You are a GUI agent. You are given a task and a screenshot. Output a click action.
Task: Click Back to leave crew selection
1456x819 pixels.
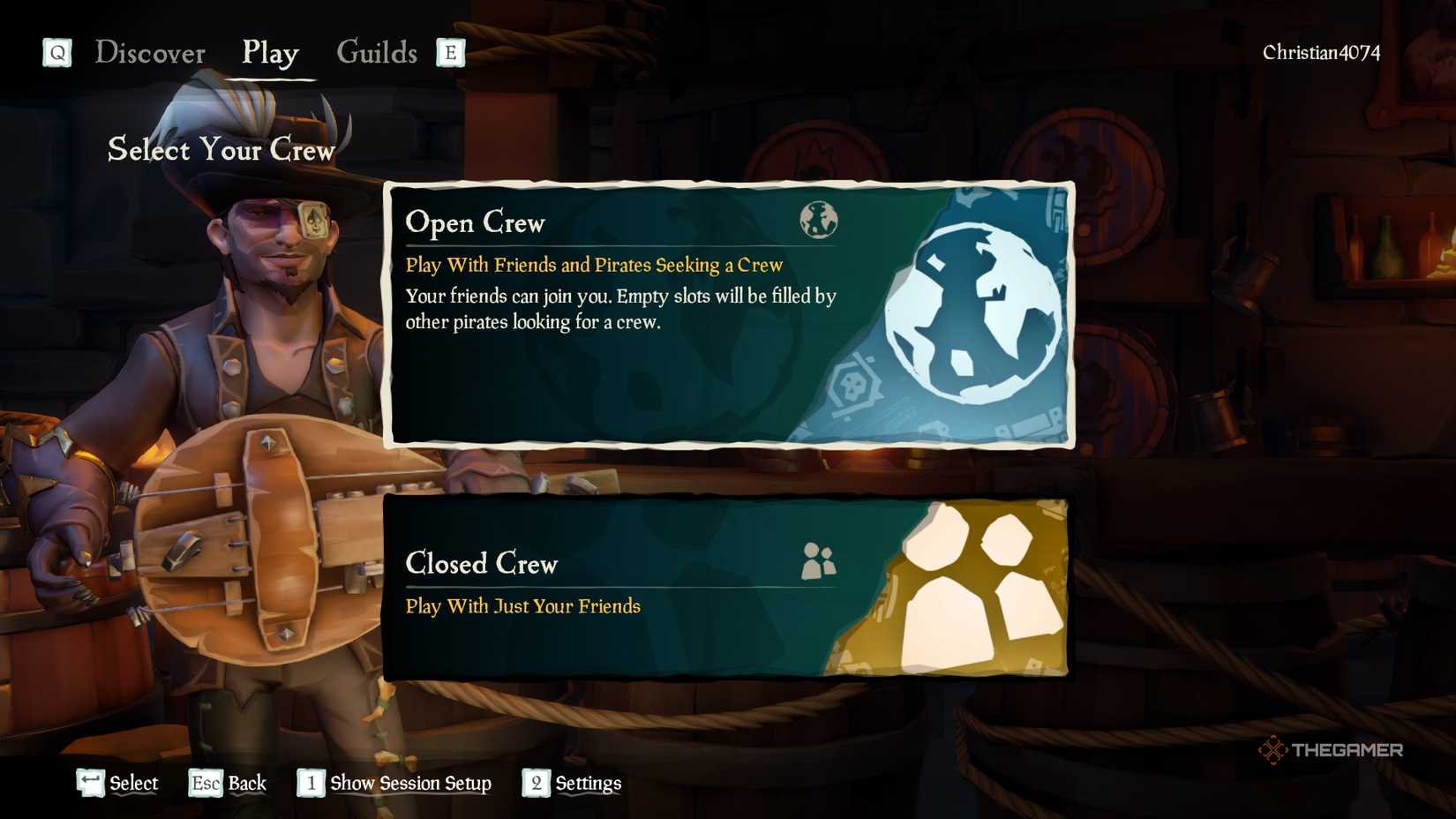coord(248,783)
